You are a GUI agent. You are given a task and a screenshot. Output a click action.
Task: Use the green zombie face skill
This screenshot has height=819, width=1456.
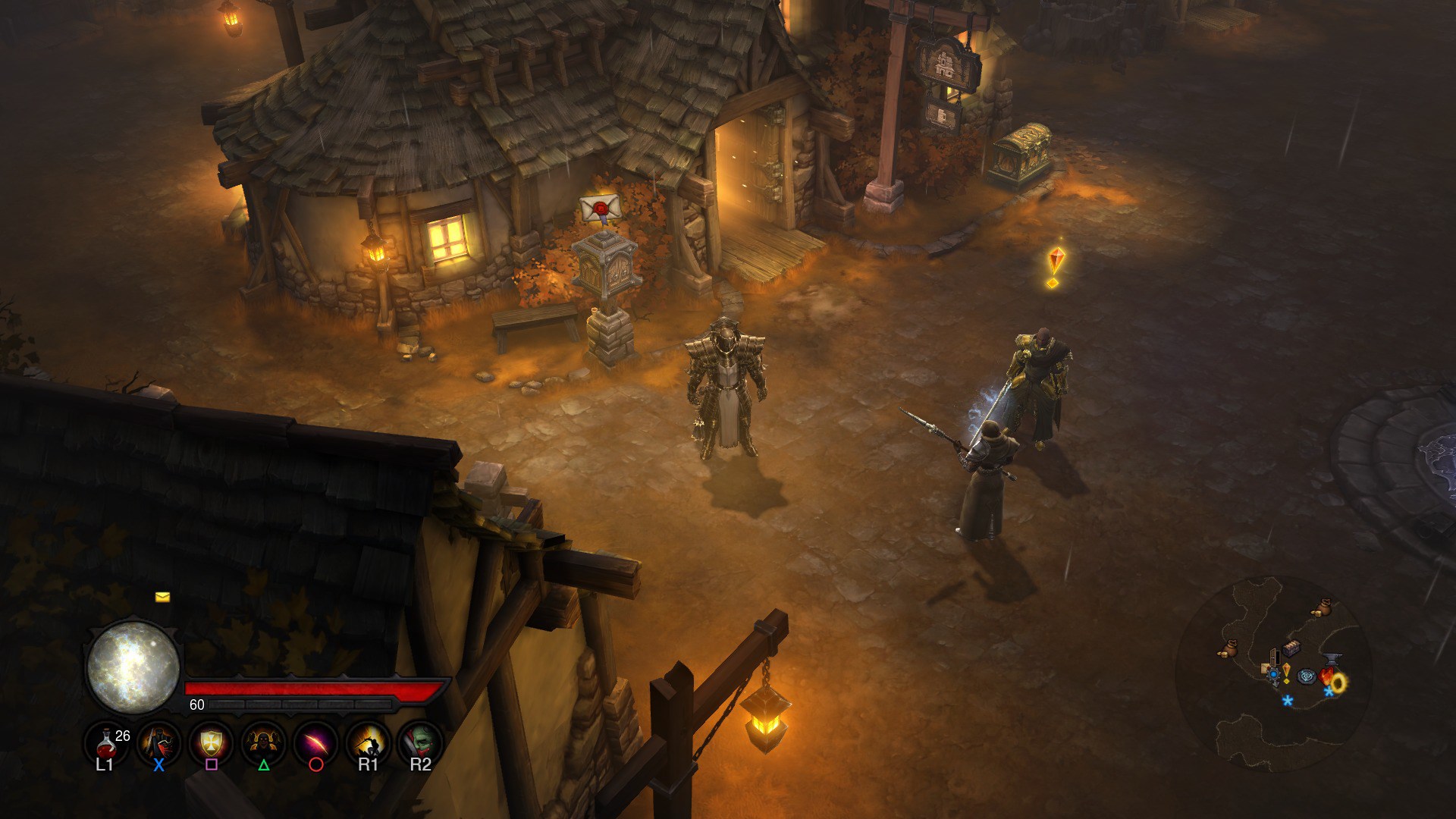[420, 742]
